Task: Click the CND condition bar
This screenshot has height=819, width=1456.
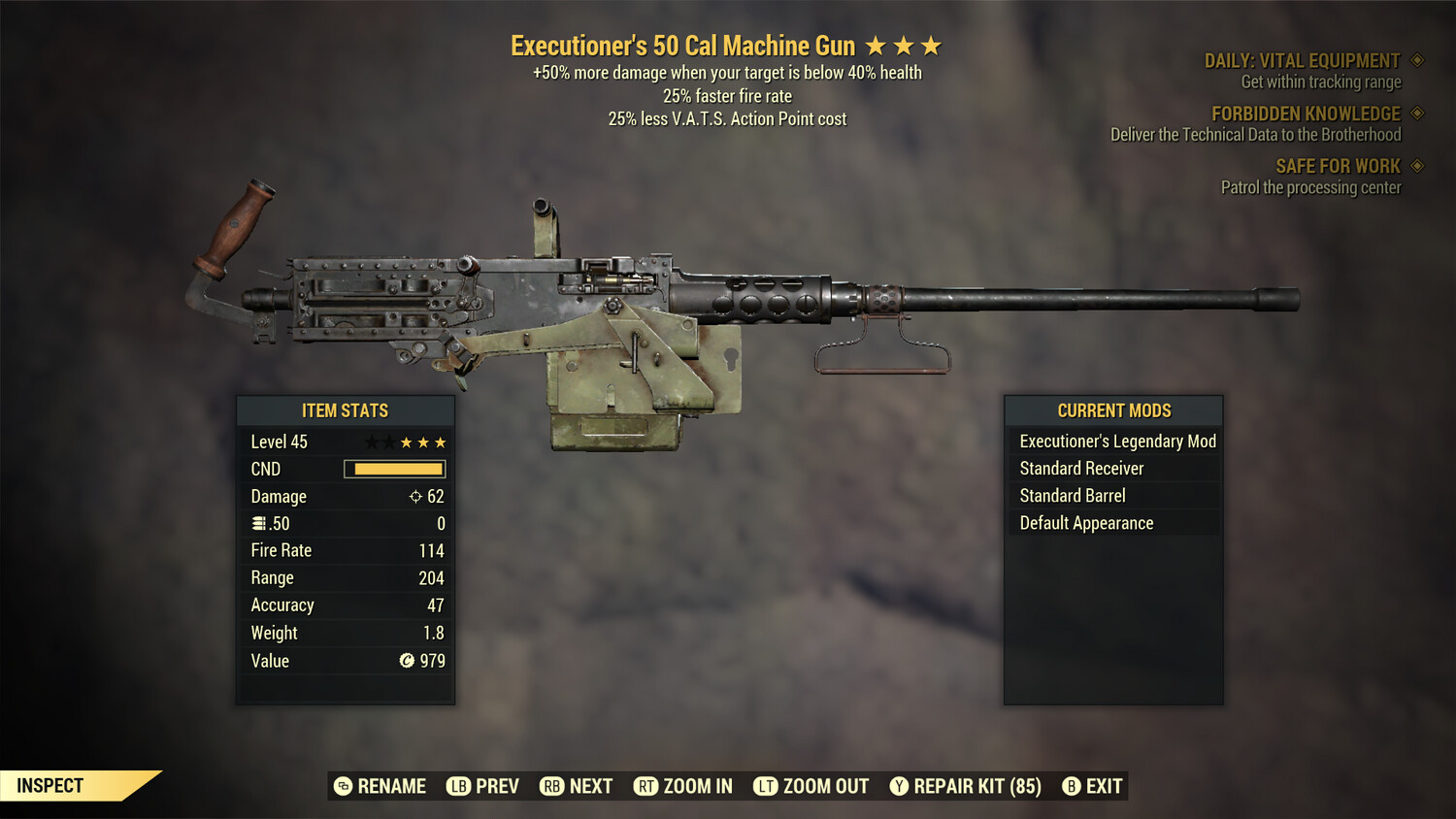Action: 393,469
